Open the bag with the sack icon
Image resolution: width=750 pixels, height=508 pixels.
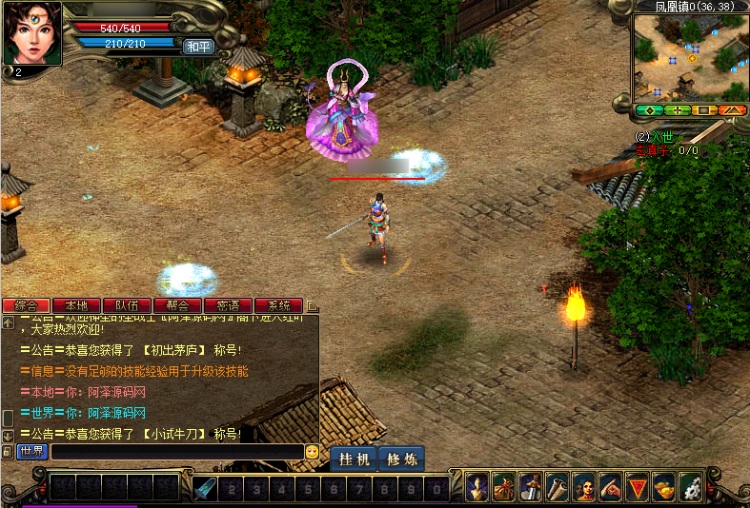click(504, 487)
